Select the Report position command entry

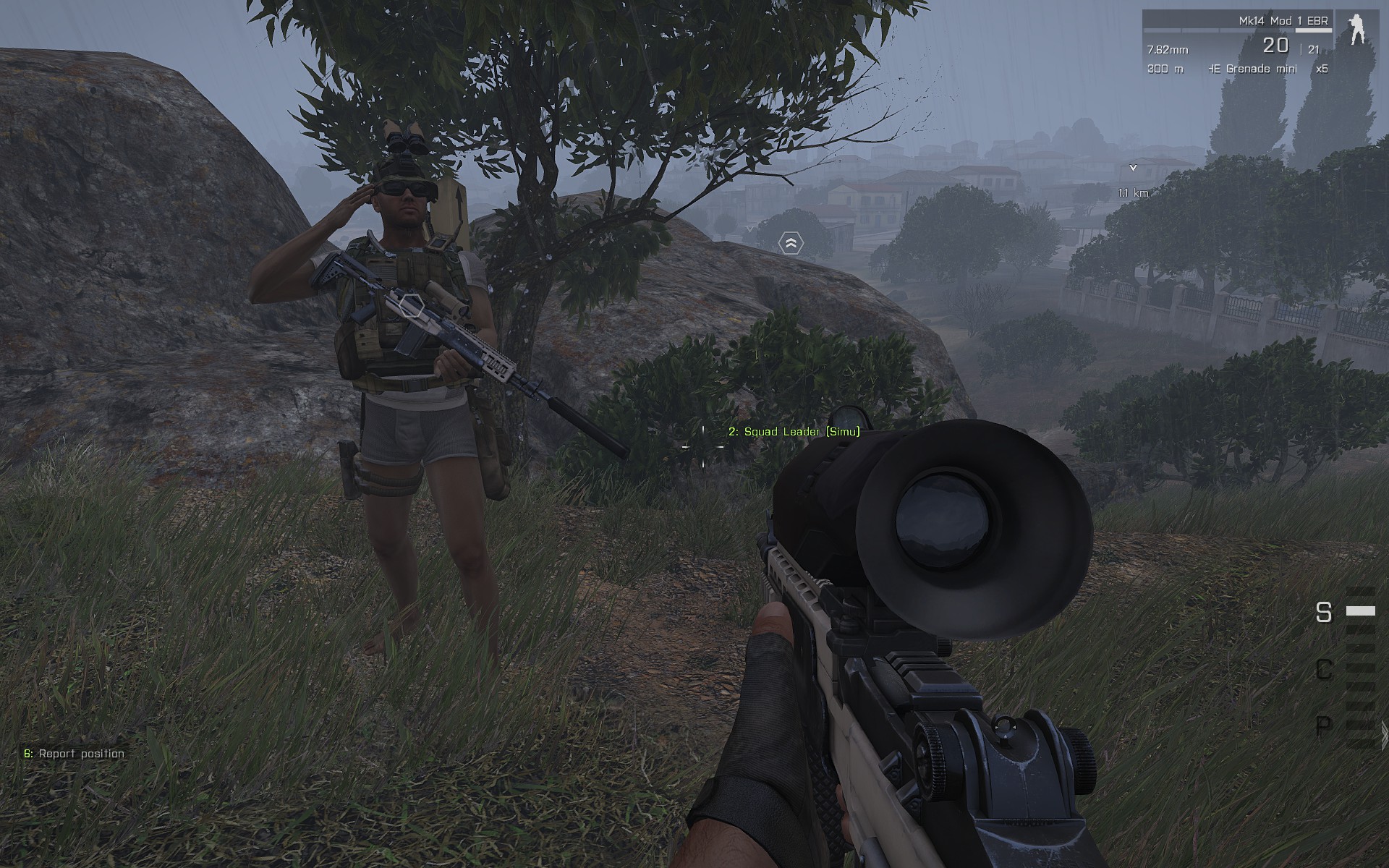point(75,754)
